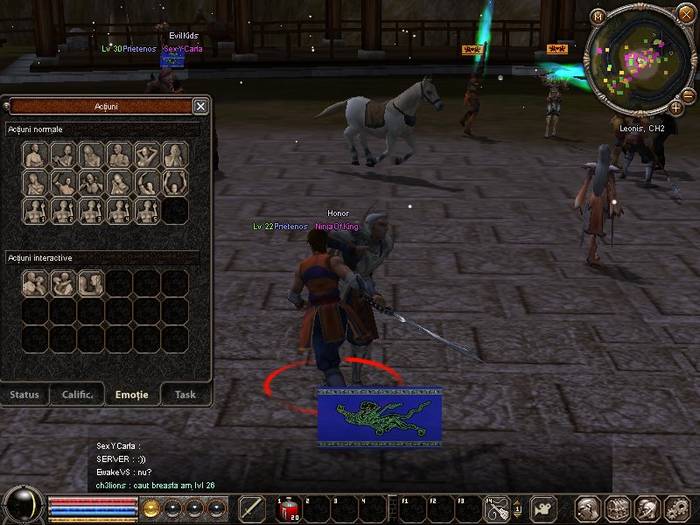
Task: Switch to the Task tab
Action: tap(185, 394)
